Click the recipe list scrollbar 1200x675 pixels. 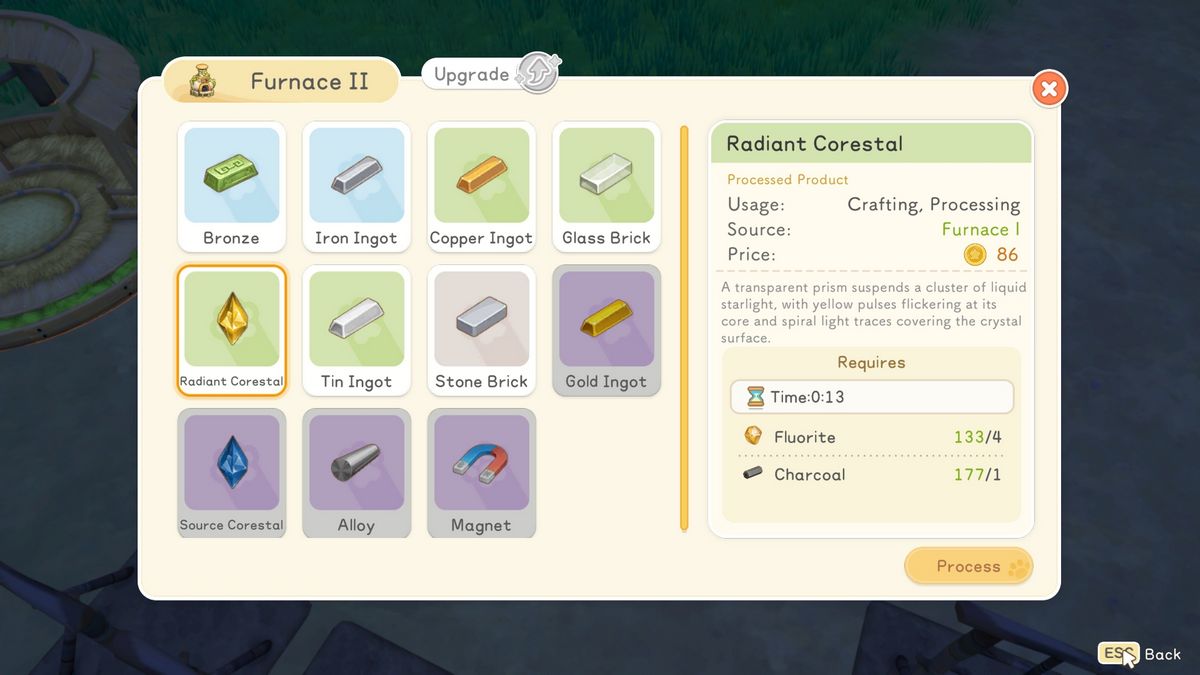click(684, 328)
